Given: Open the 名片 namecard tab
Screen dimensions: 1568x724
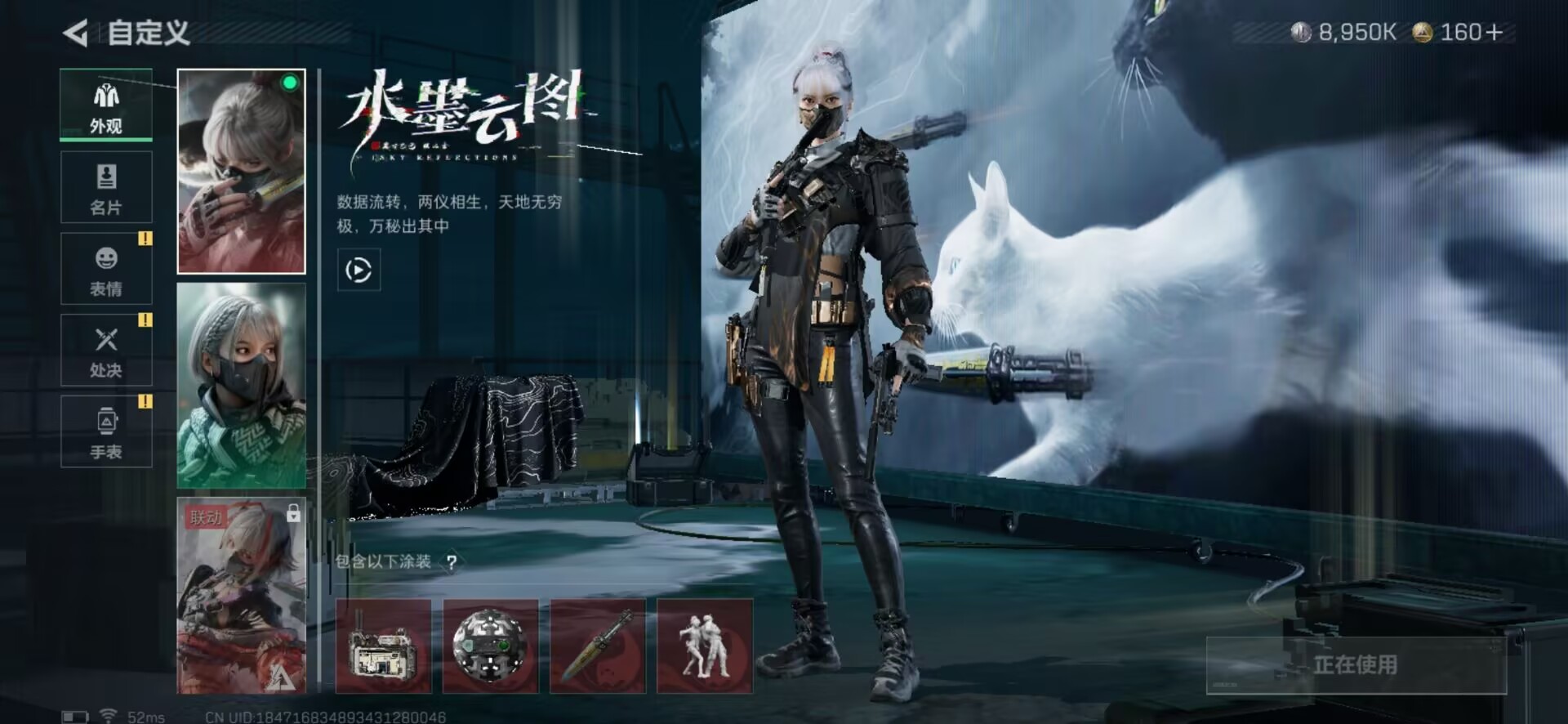Looking at the screenshot, I should tap(106, 187).
